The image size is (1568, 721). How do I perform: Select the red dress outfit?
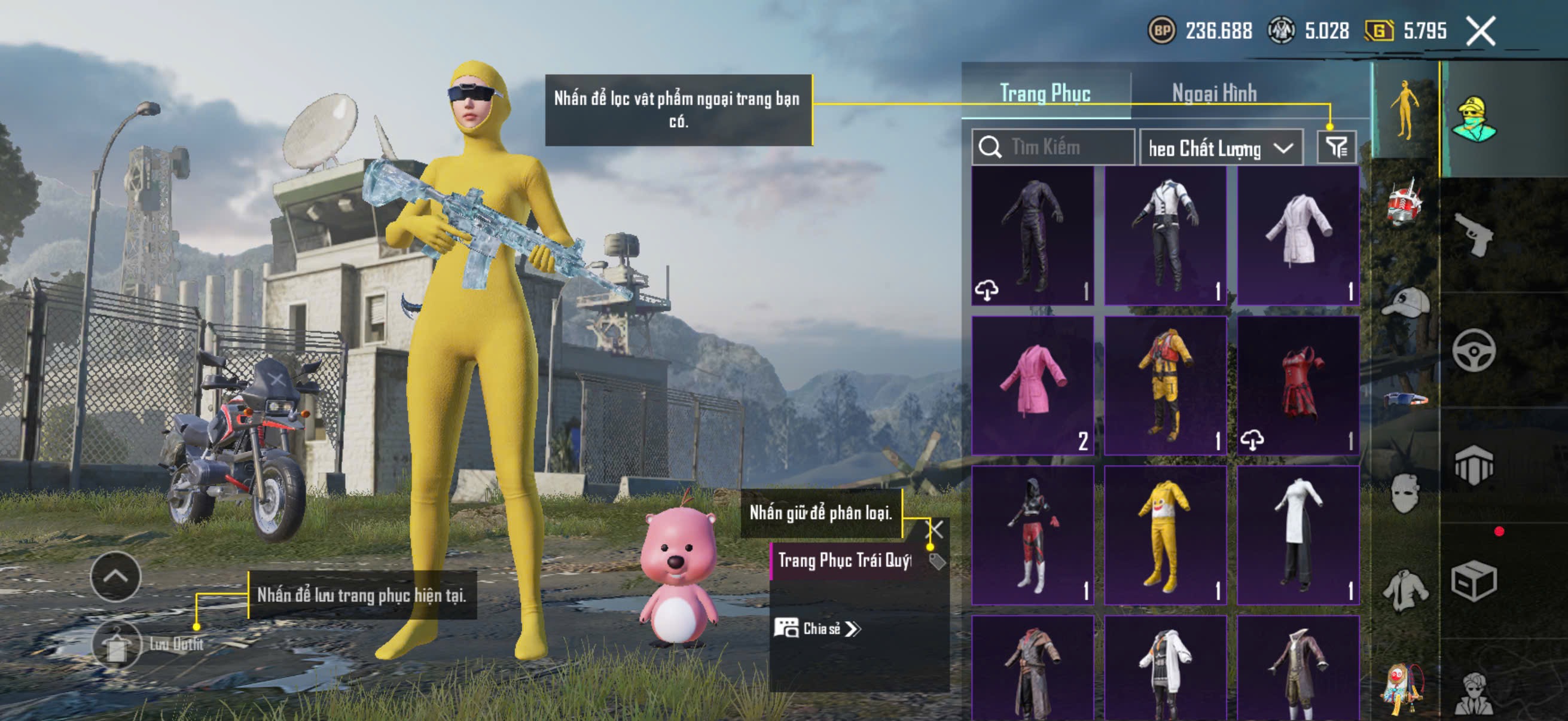pos(1298,384)
